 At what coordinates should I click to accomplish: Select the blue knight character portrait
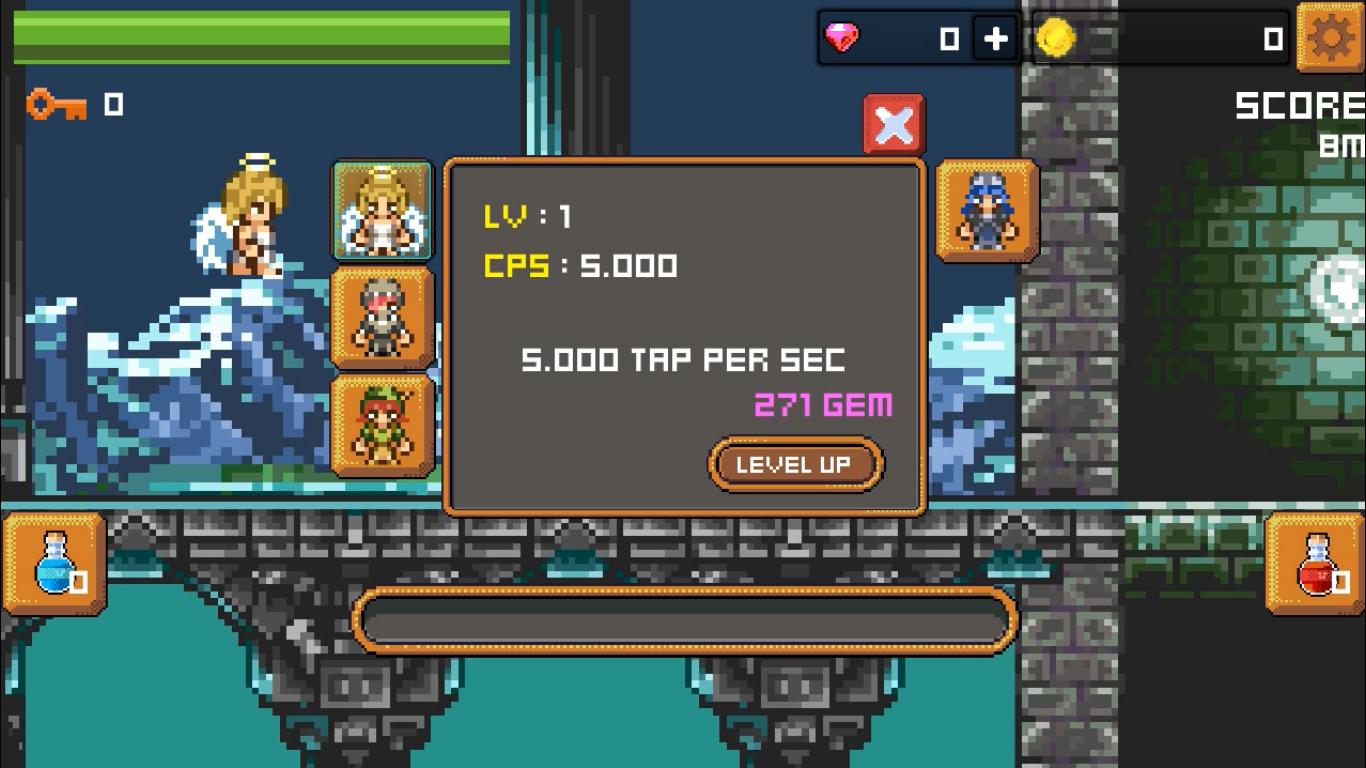985,209
